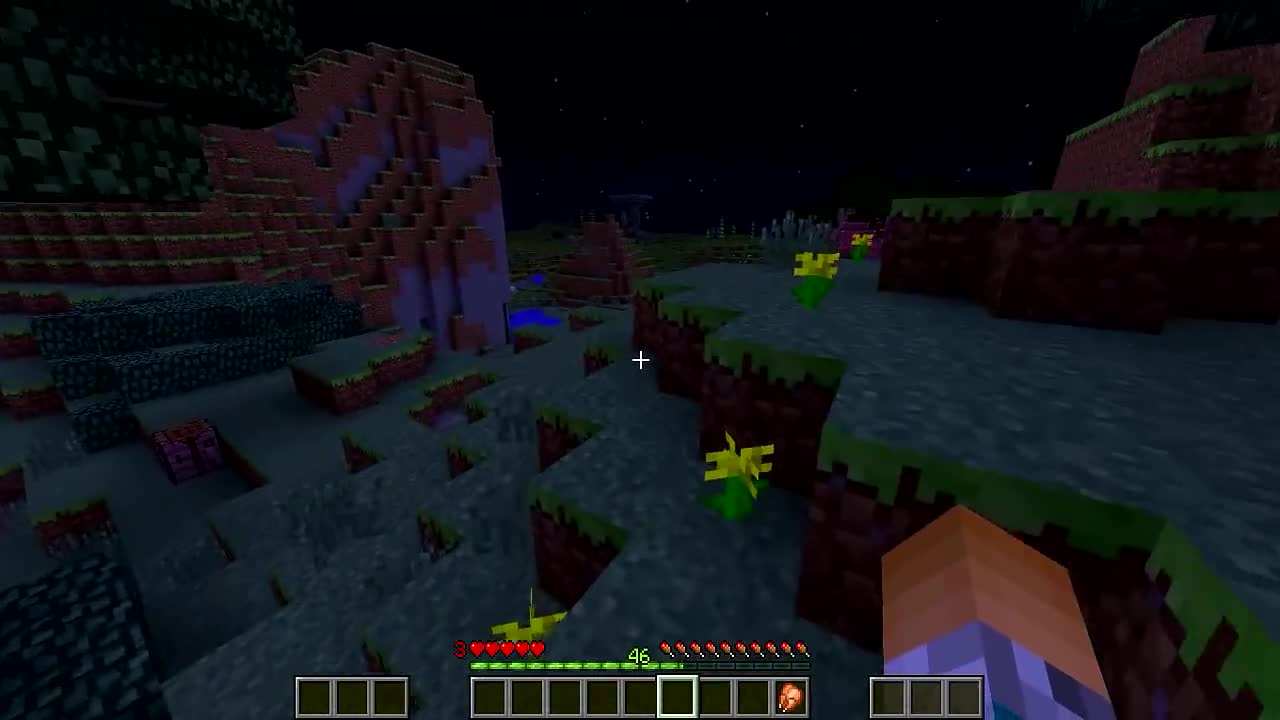Viewport: 1280px width, 720px height.
Task: Click the rightmost hunger drumstick icon
Action: 800,648
